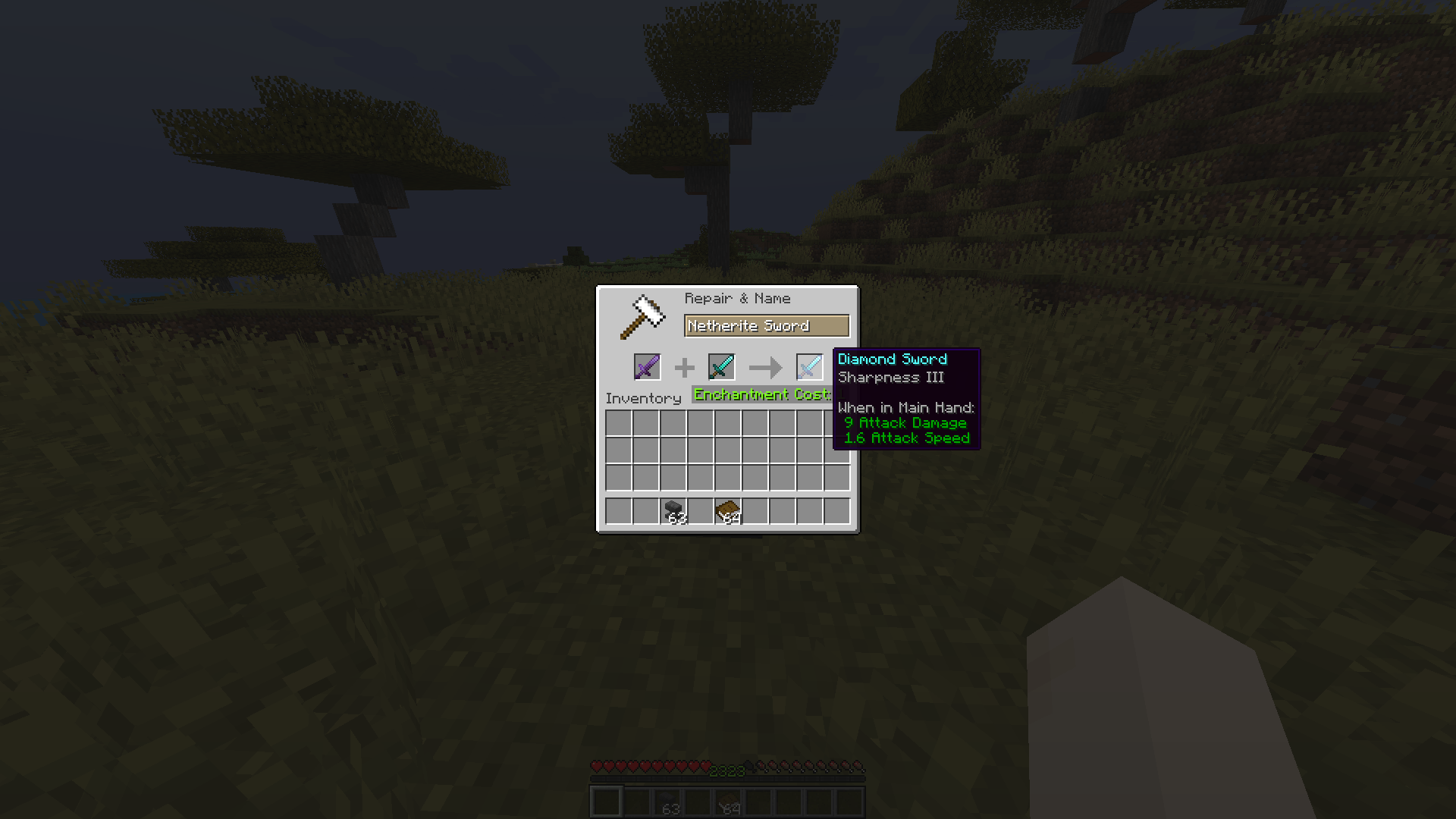1456x819 pixels.
Task: Grab the stack of 63 flint items
Action: point(673,510)
